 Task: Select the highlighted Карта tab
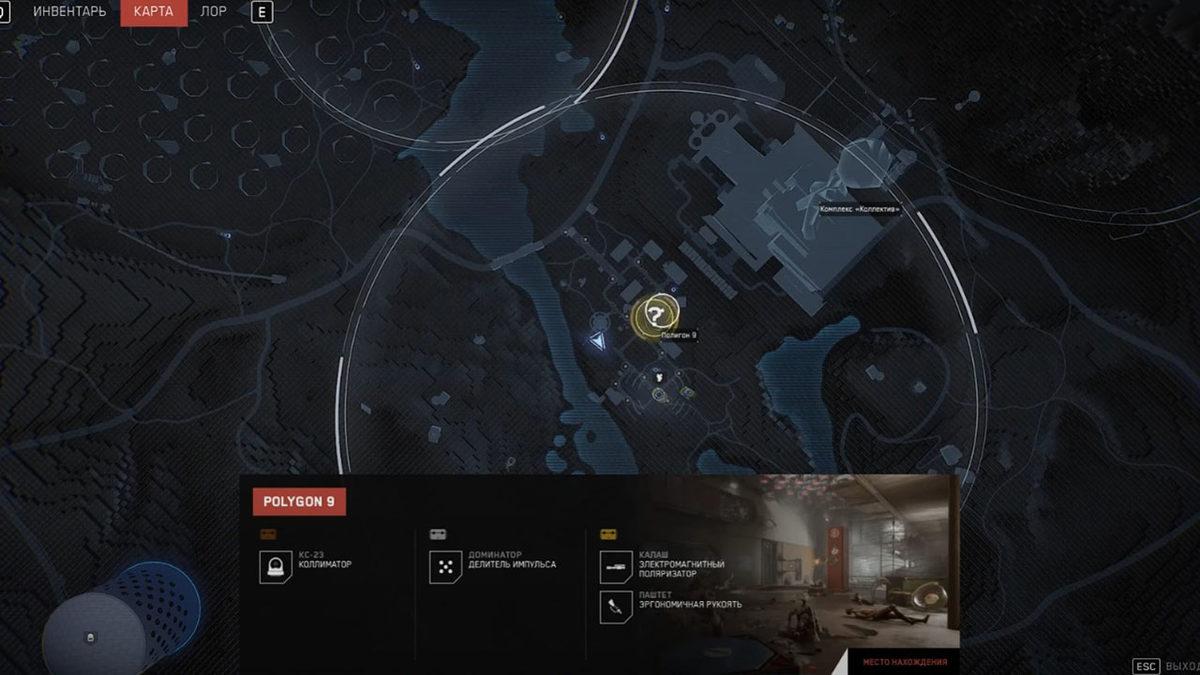click(x=153, y=12)
